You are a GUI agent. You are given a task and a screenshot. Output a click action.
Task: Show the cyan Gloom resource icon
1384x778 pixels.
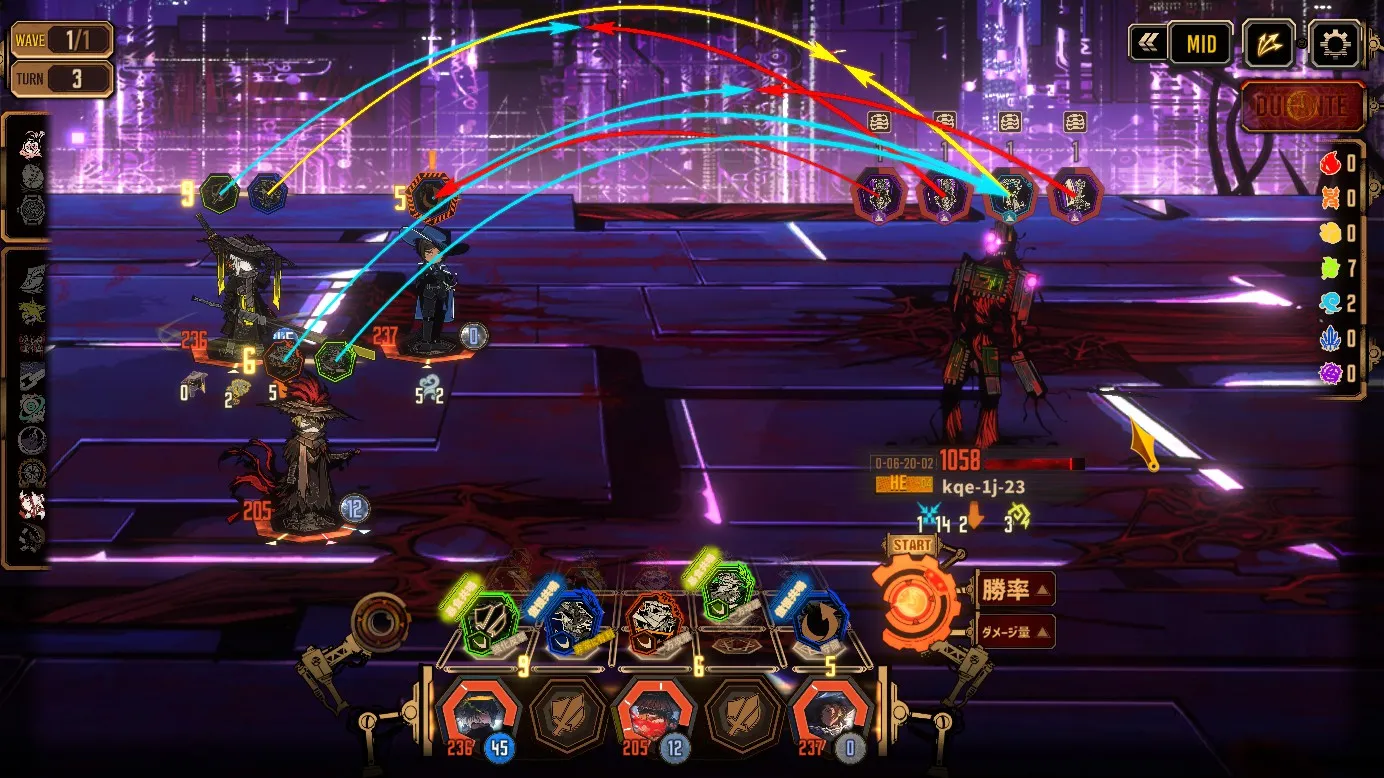[1329, 304]
